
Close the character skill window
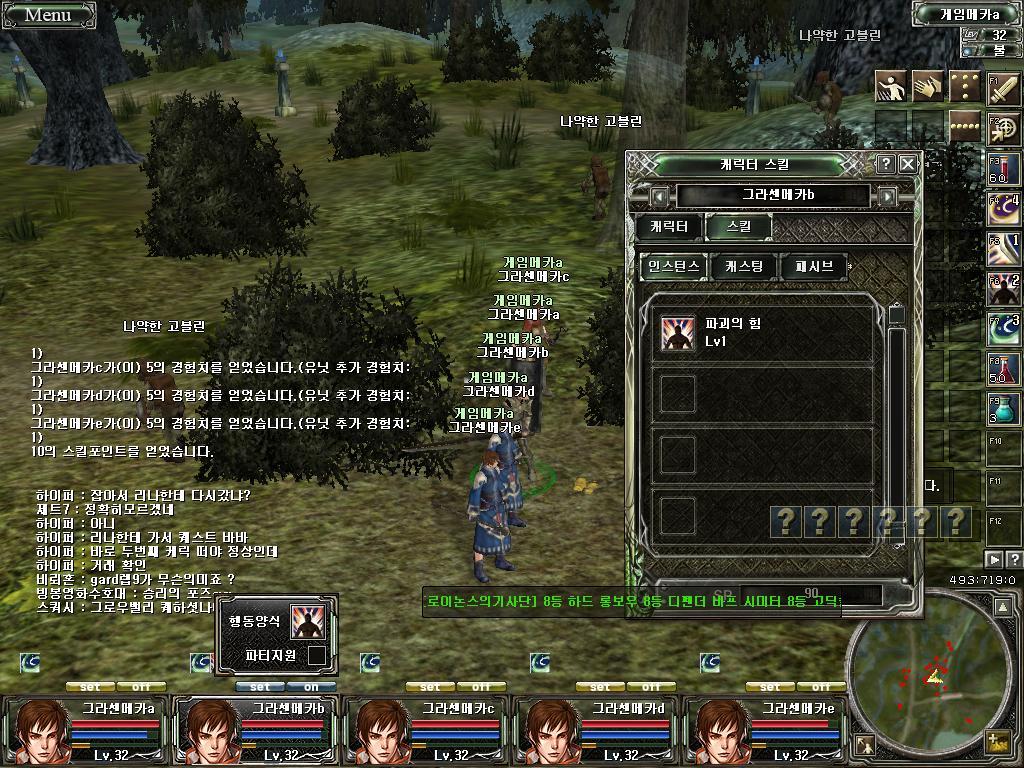coord(908,164)
